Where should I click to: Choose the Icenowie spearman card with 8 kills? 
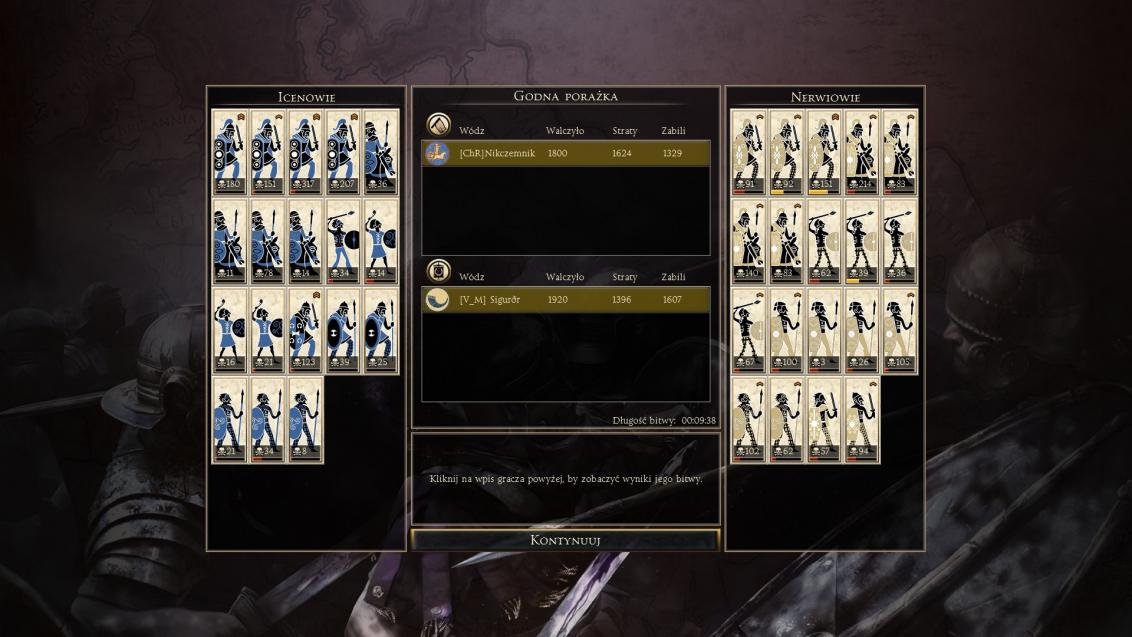[305, 420]
